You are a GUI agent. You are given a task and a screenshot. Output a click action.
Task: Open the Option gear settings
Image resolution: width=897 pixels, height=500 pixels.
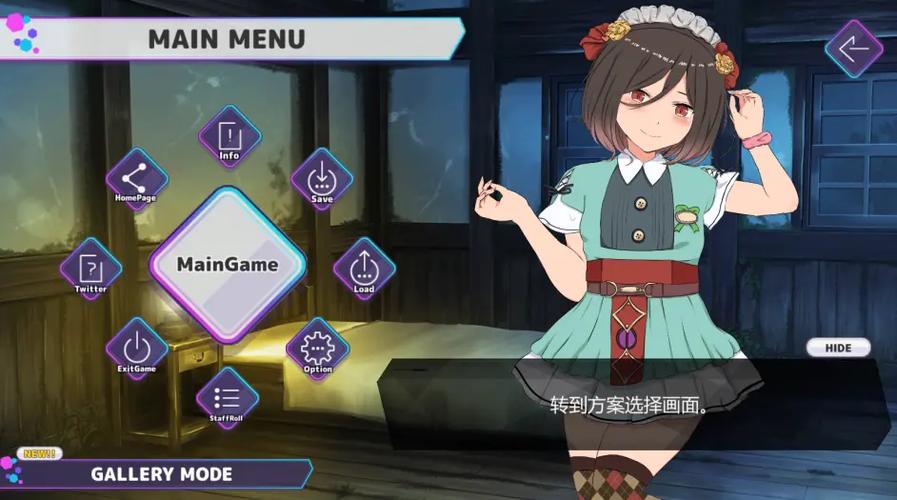(318, 350)
